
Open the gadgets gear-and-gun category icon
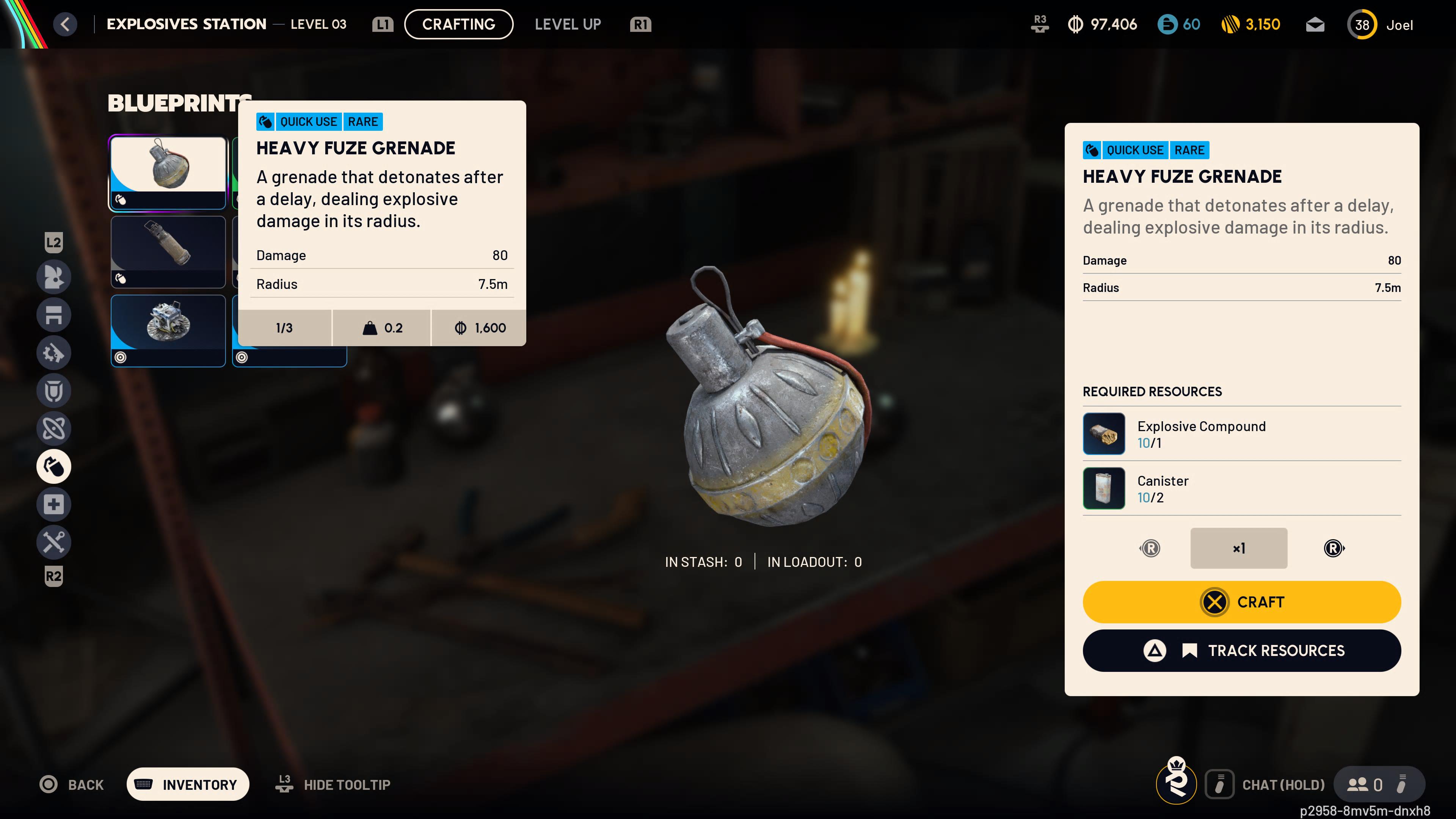tap(54, 353)
